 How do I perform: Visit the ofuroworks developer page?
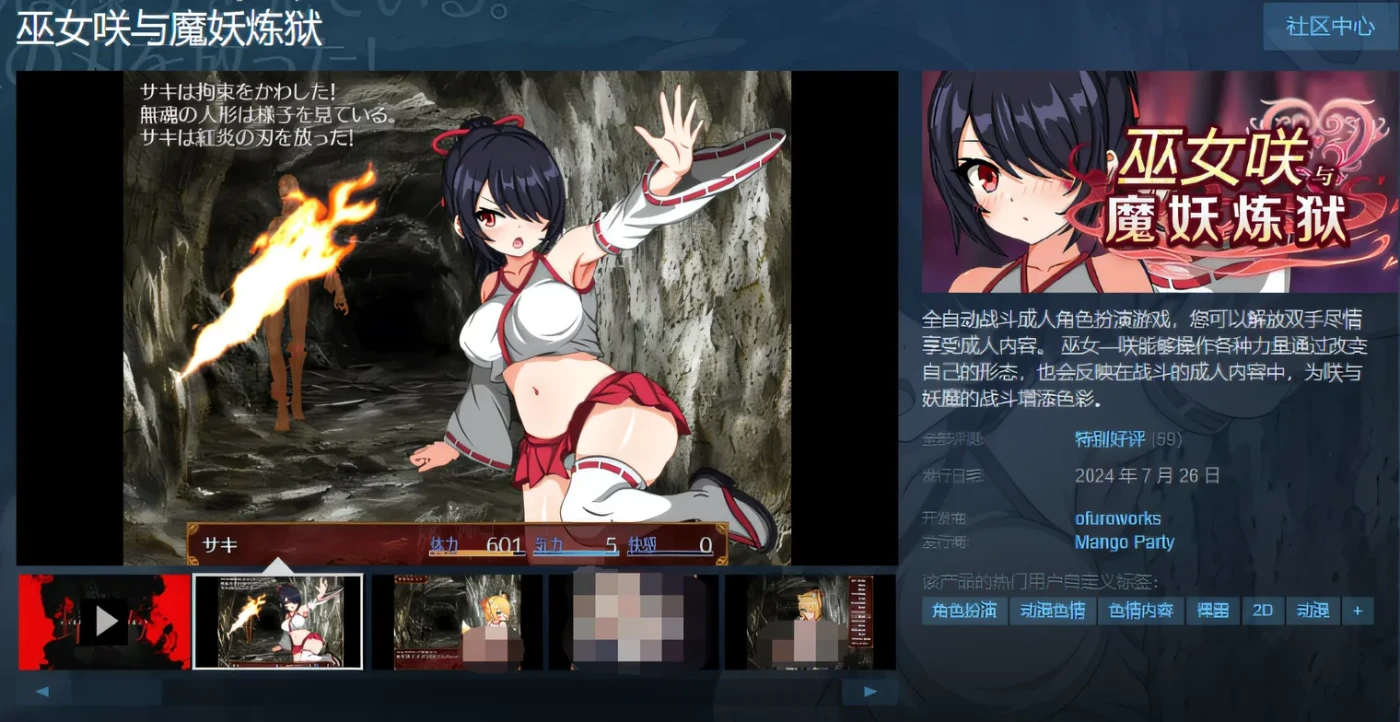[1117, 519]
